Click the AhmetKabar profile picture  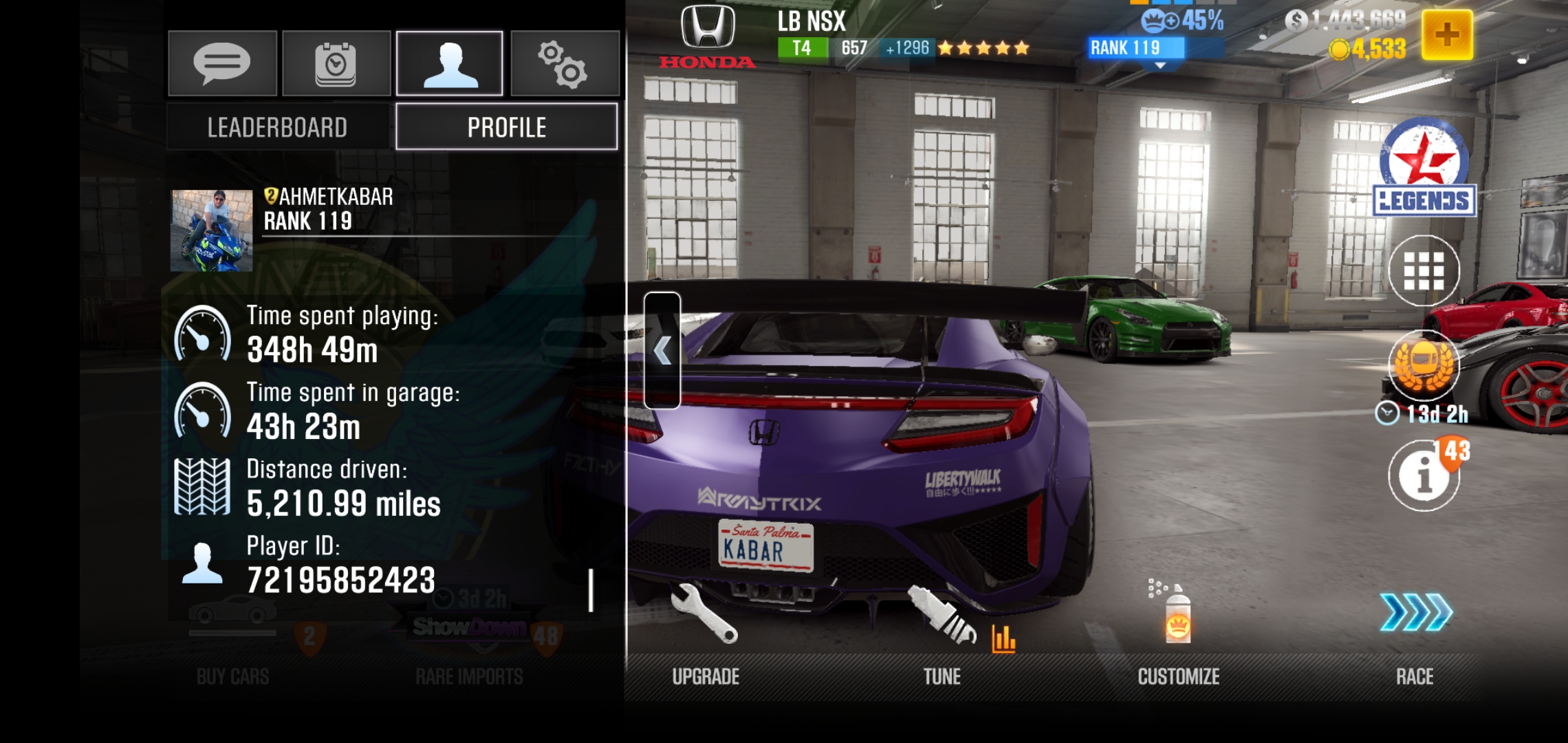[x=212, y=230]
